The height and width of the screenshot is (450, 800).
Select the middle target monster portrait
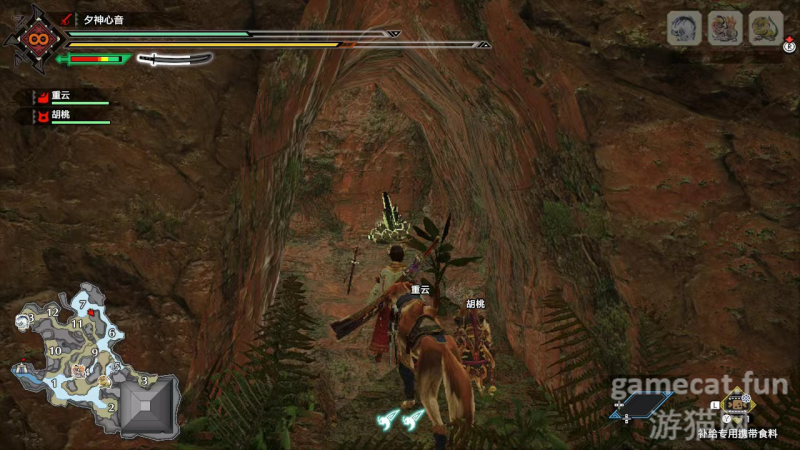pyautogui.click(x=725, y=28)
